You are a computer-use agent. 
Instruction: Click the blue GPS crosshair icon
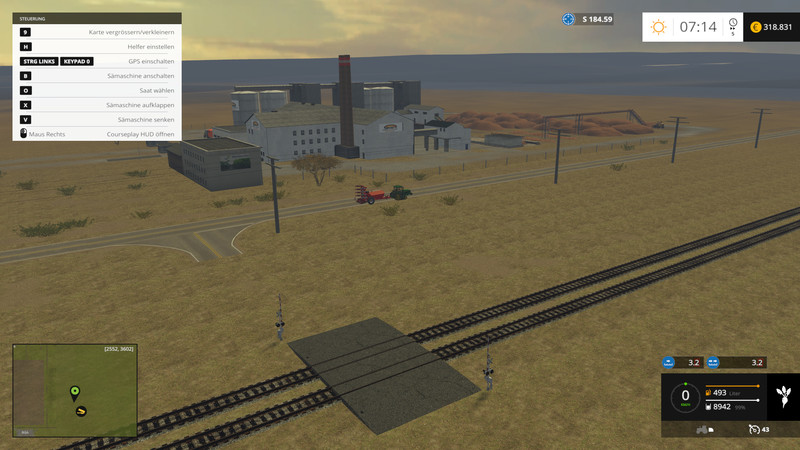[569, 19]
